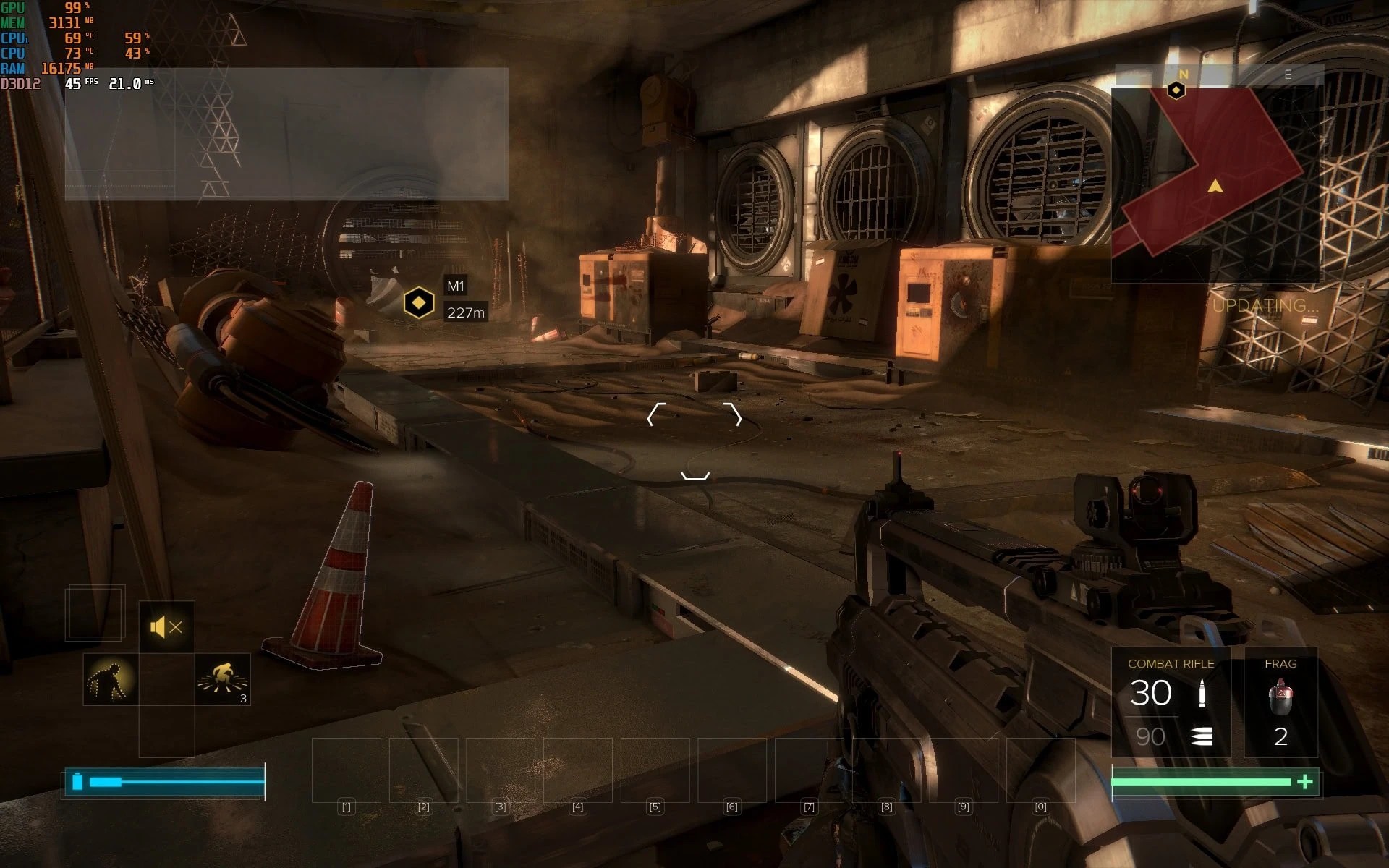Screen dimensions: 1389x868
Task: Select the Frag grenade slot
Action: coord(1280,703)
